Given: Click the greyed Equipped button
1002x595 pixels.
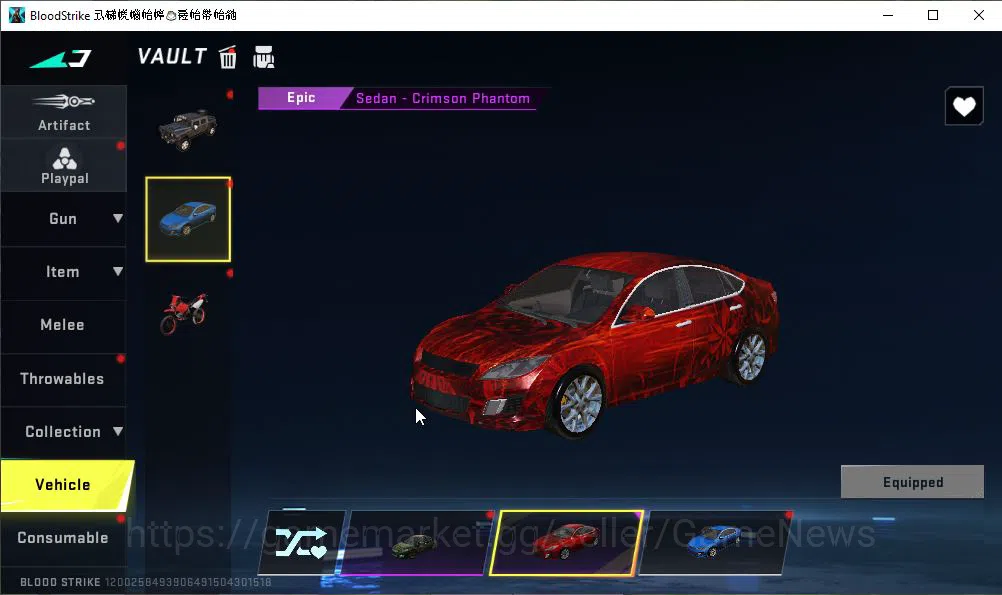Looking at the screenshot, I should (912, 482).
